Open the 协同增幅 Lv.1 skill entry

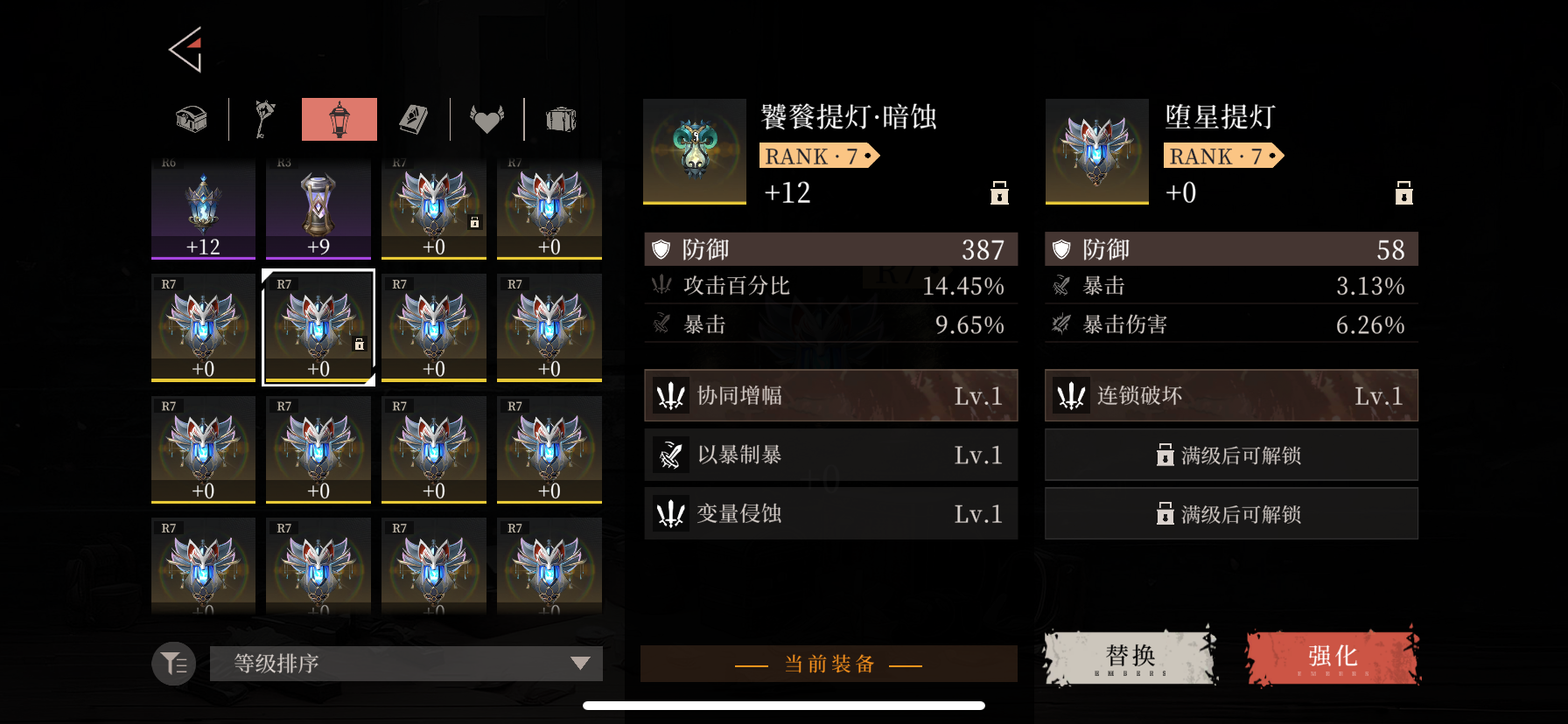click(x=829, y=395)
